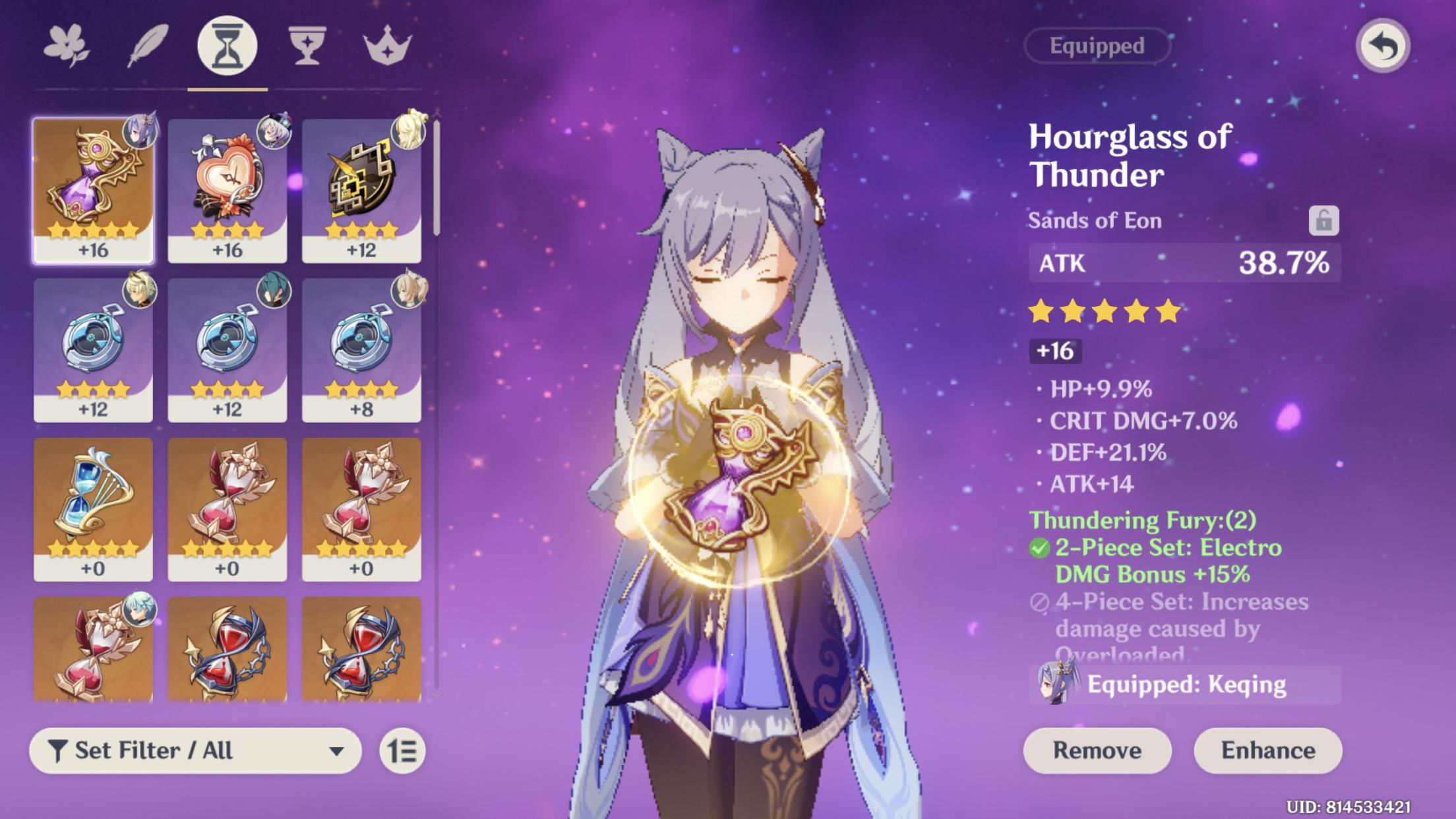
Task: Open the Plume of Death feather tab
Action: point(148,46)
